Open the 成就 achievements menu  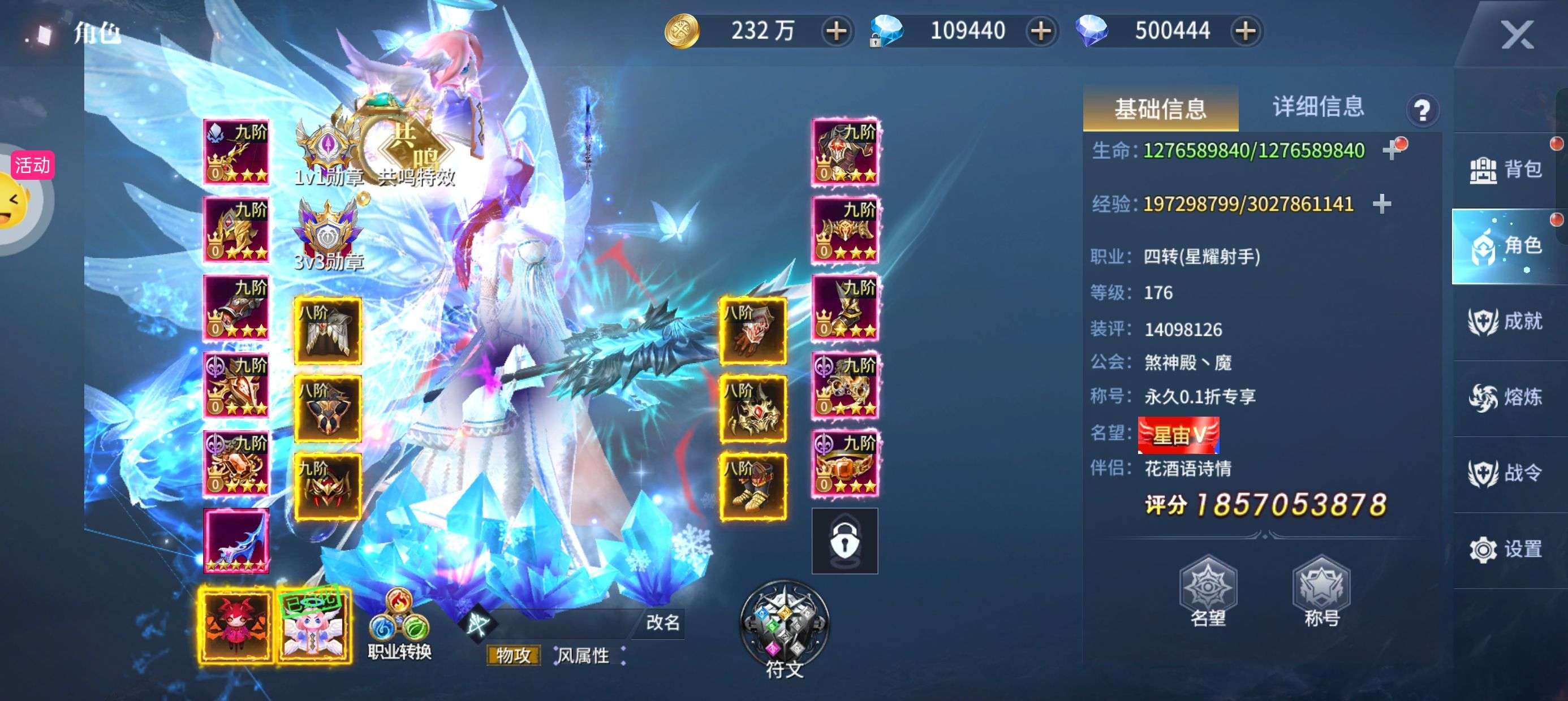pos(1506,322)
